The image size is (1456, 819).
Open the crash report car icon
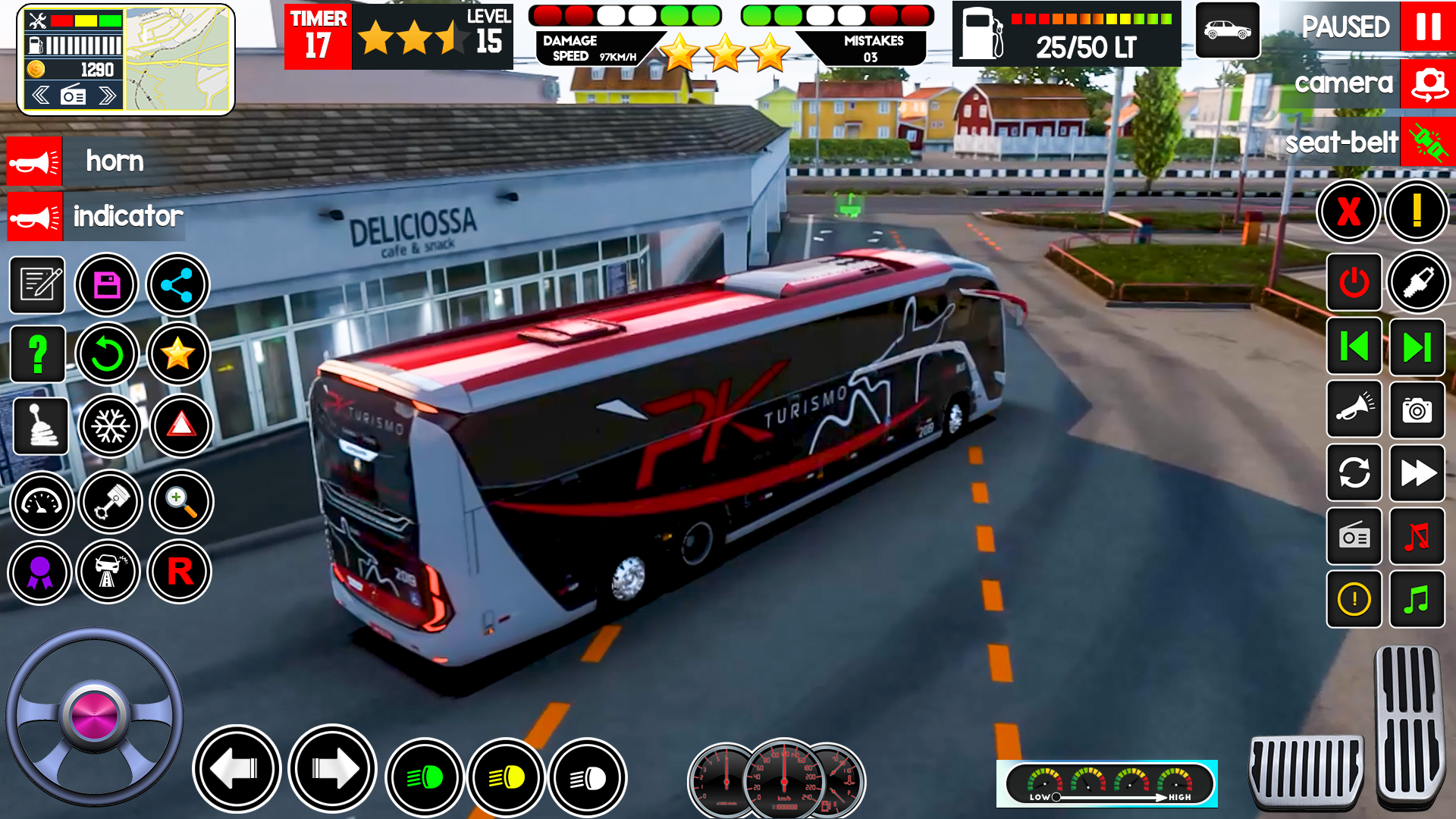pyautogui.click(x=110, y=573)
